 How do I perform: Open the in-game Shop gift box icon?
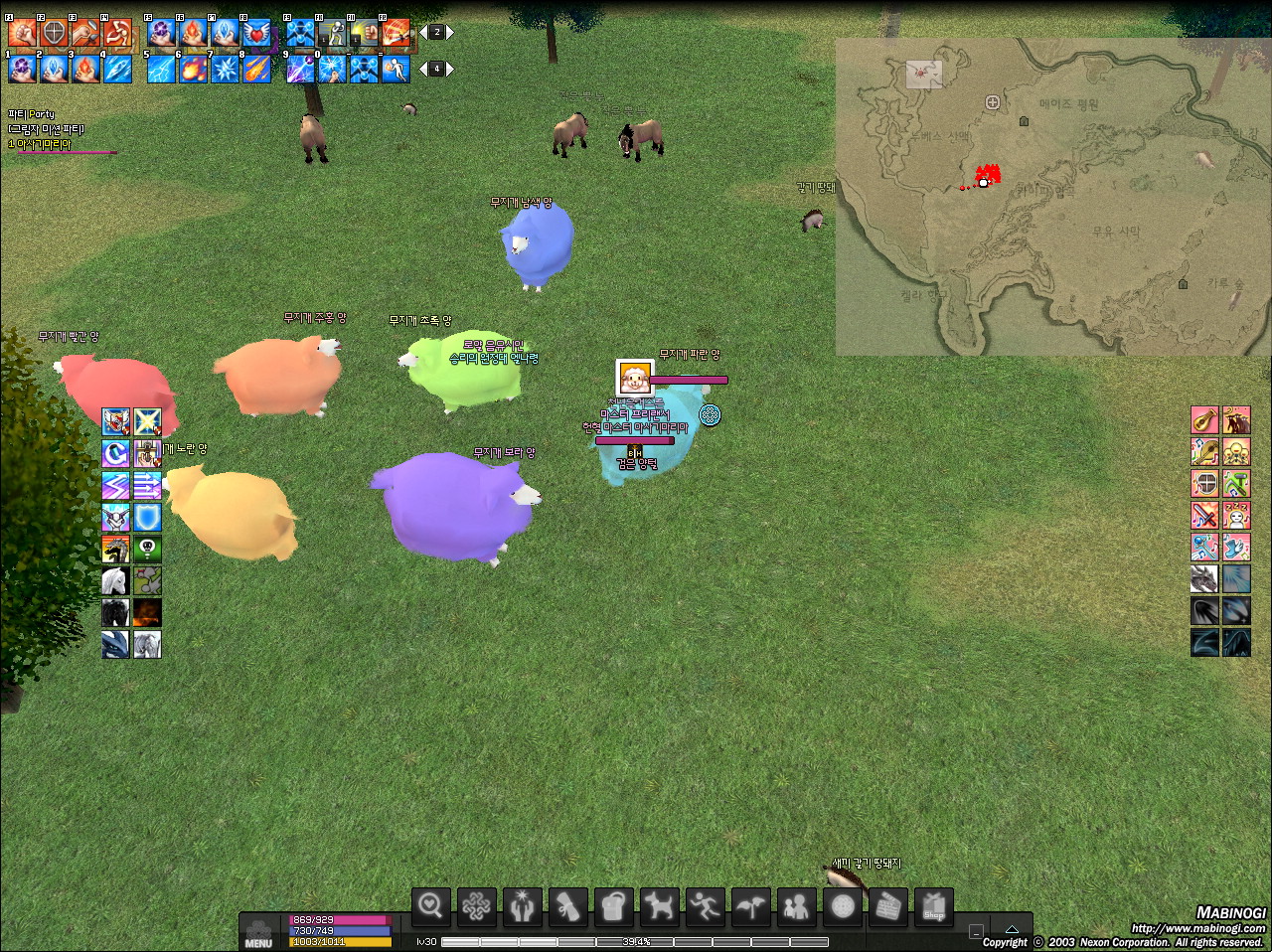(x=935, y=906)
